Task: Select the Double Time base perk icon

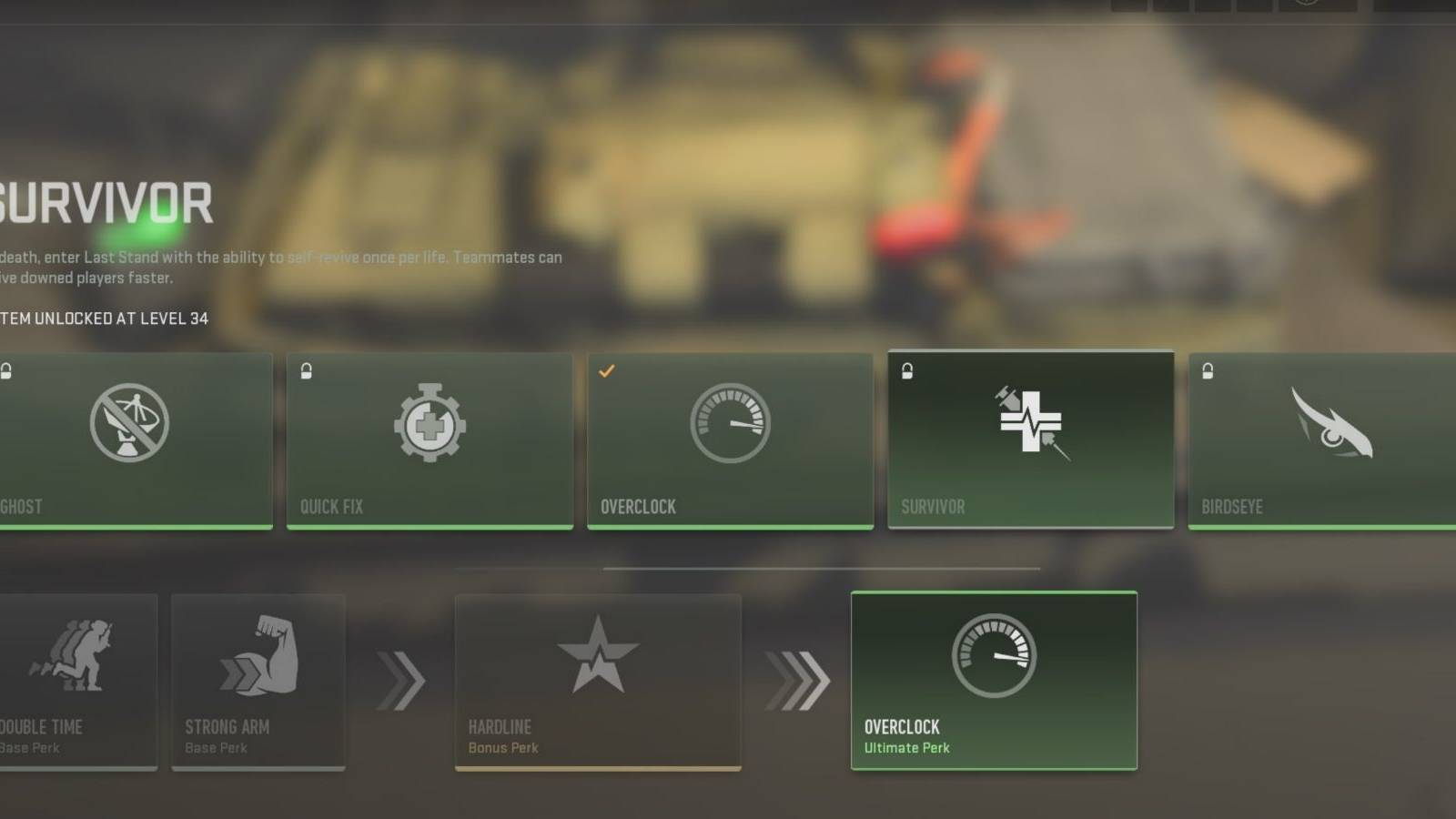Action: coord(75,655)
